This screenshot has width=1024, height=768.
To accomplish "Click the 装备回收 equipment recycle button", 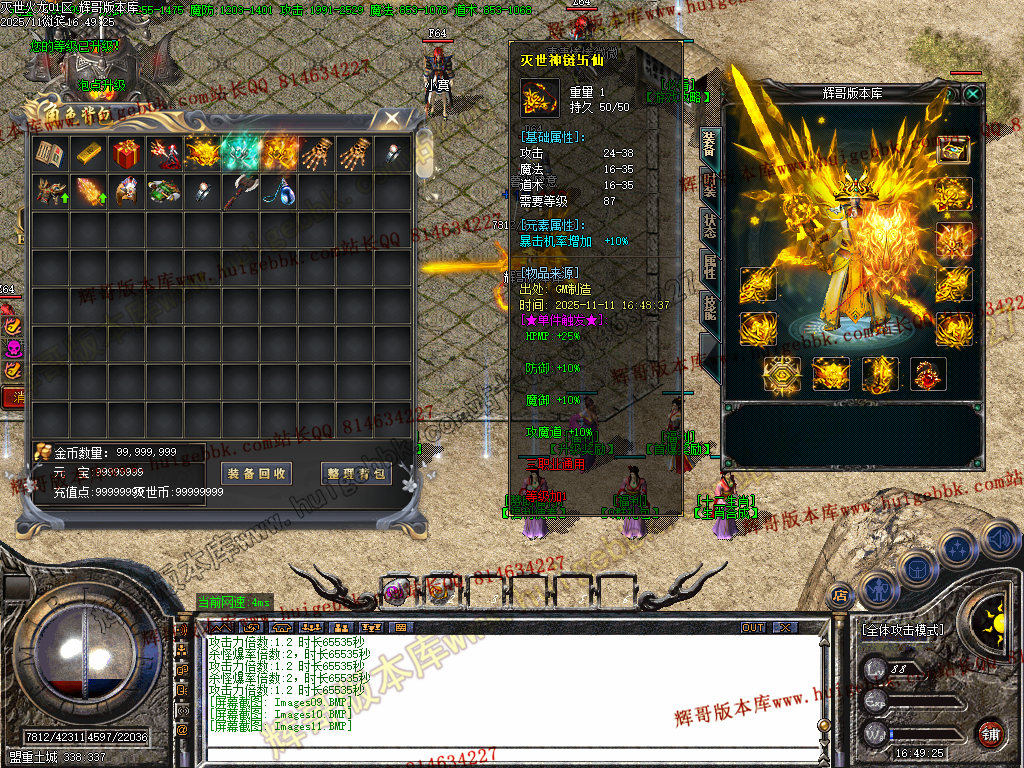I will [x=257, y=473].
